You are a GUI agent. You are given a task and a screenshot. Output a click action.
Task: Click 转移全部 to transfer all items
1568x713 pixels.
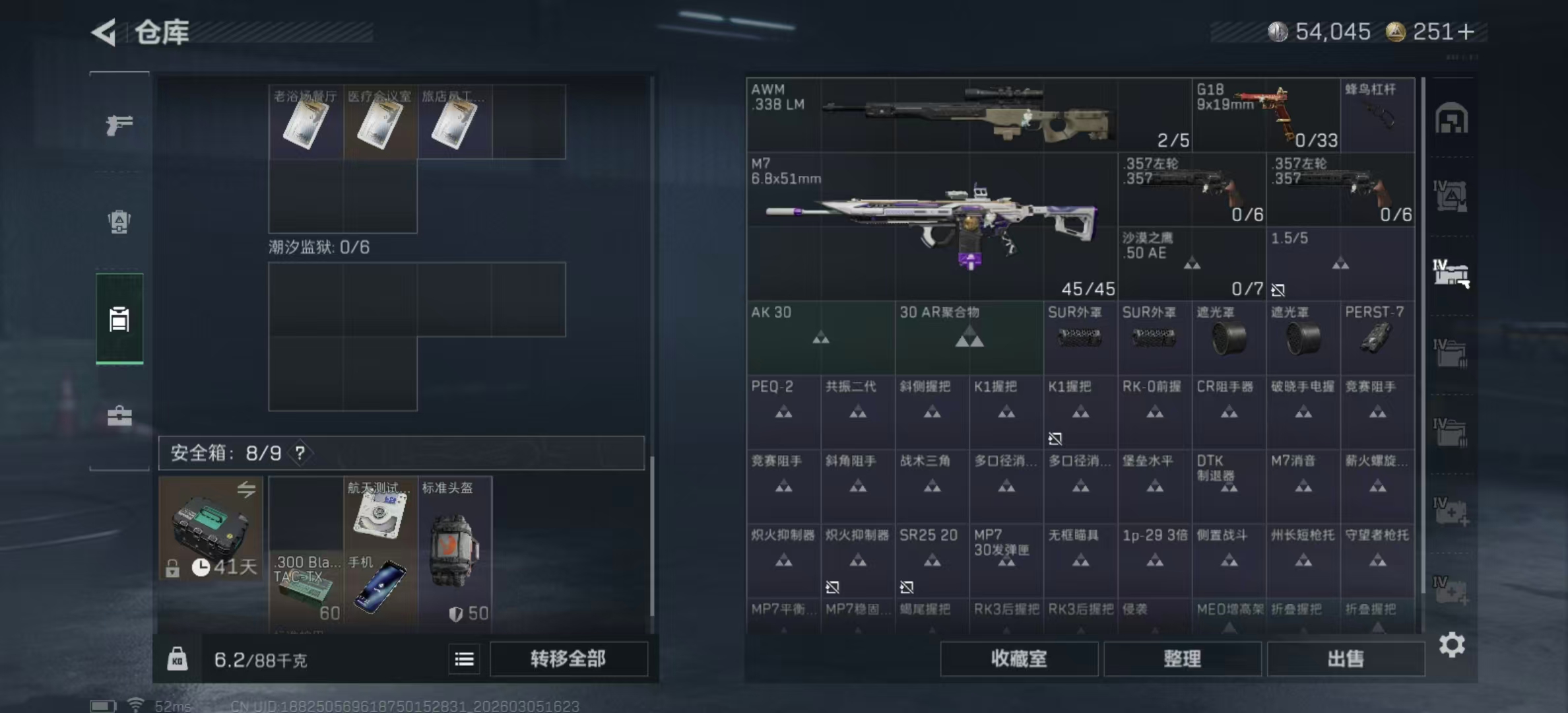(x=569, y=660)
